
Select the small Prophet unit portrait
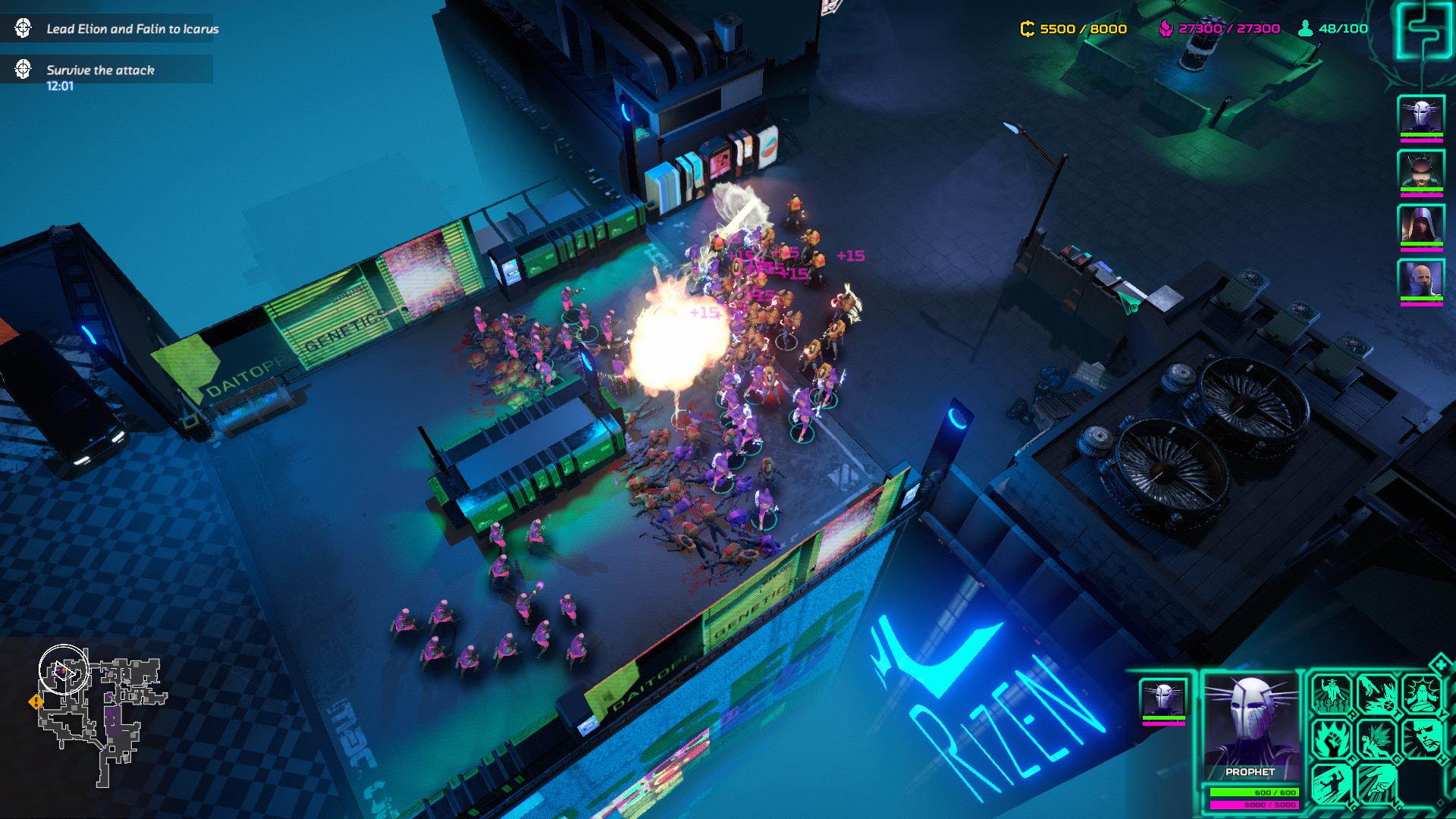1163,698
